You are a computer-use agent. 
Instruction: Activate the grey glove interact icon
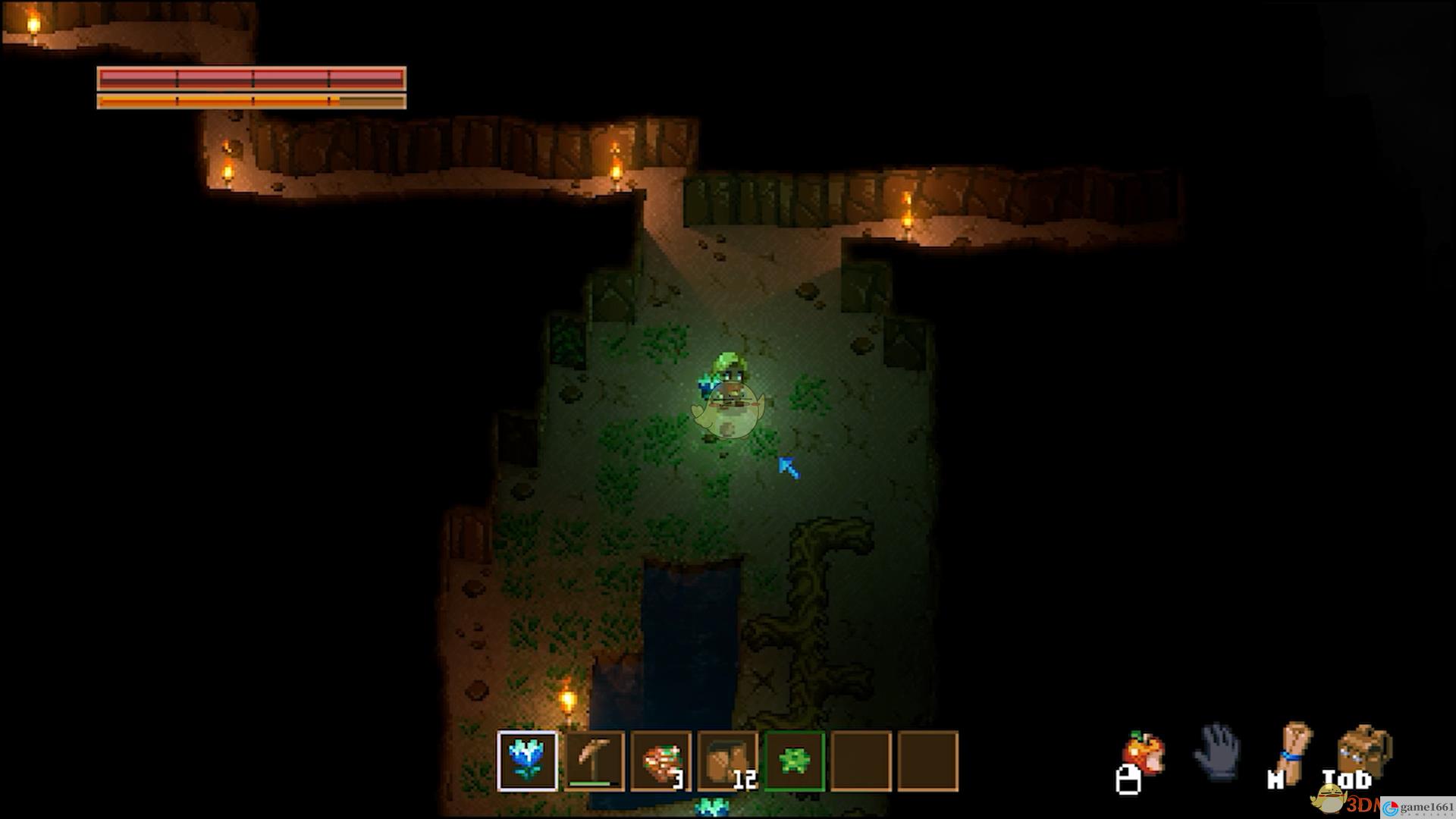pos(1217,752)
